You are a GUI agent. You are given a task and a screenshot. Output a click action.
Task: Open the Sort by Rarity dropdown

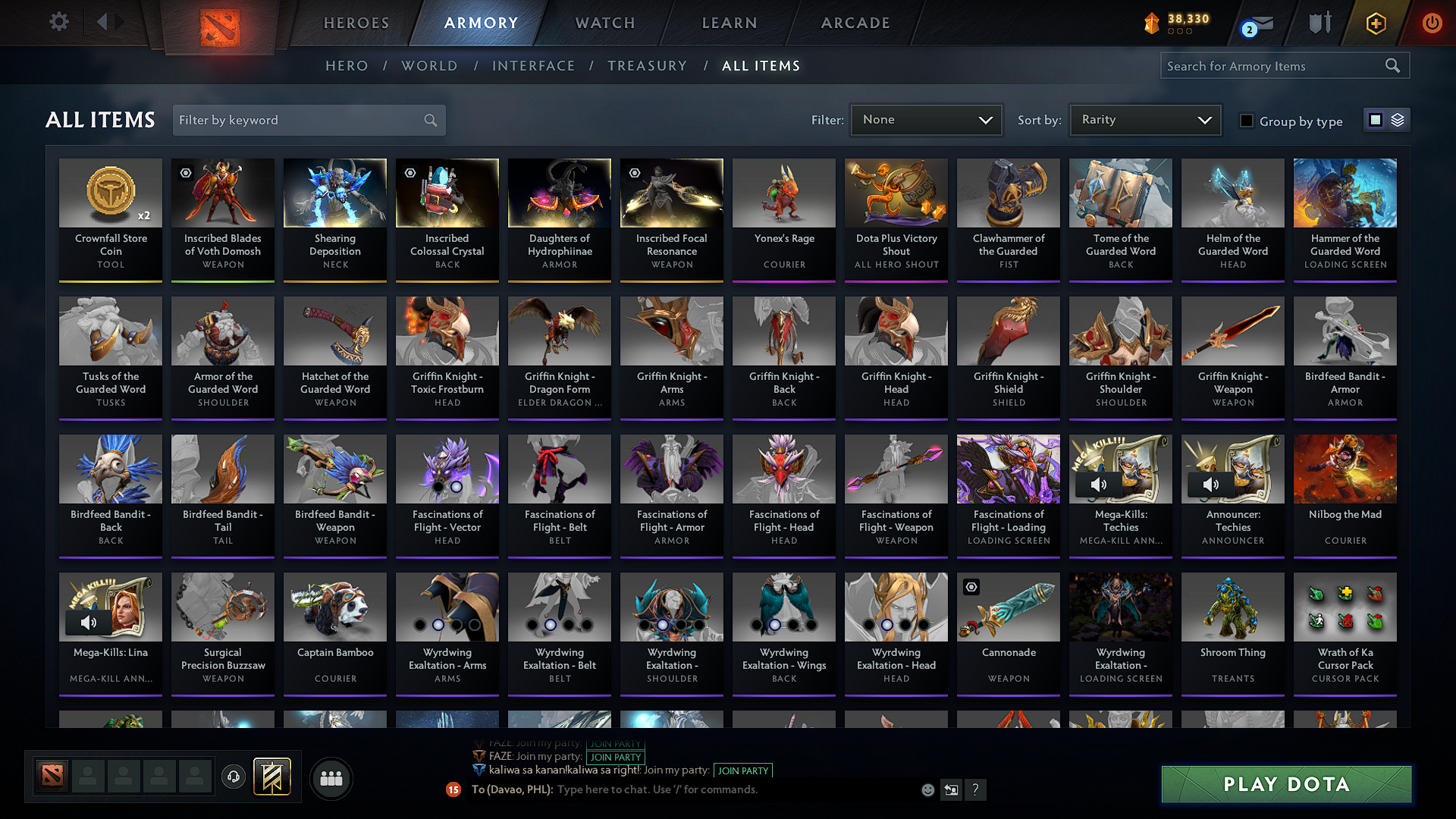[1144, 120]
